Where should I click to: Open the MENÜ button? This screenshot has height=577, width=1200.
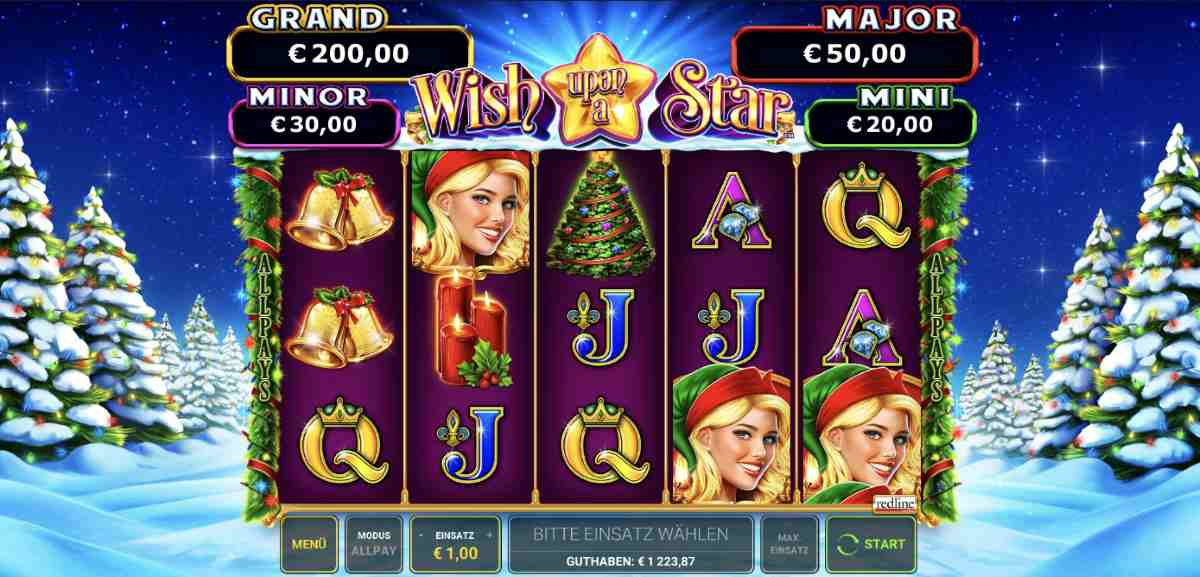tap(309, 545)
